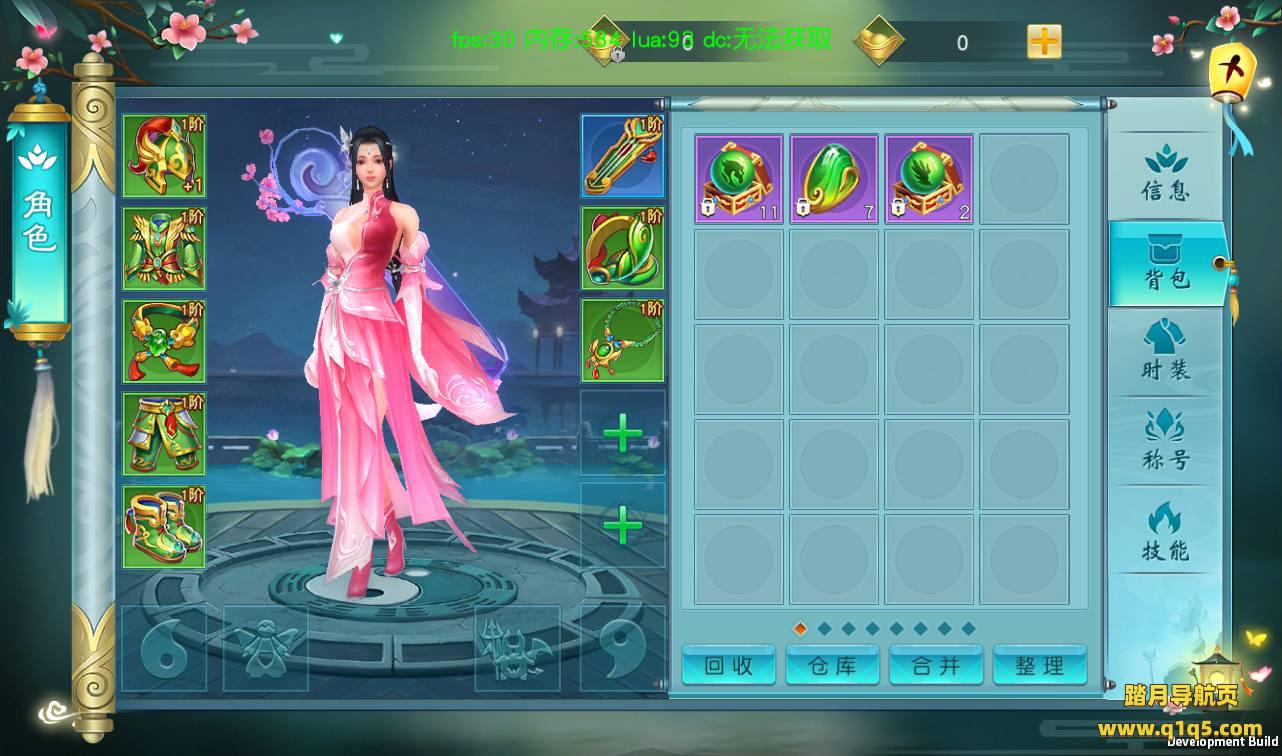The width and height of the screenshot is (1282, 756).
Task: Close the panel with the lantern icon
Action: (1231, 75)
